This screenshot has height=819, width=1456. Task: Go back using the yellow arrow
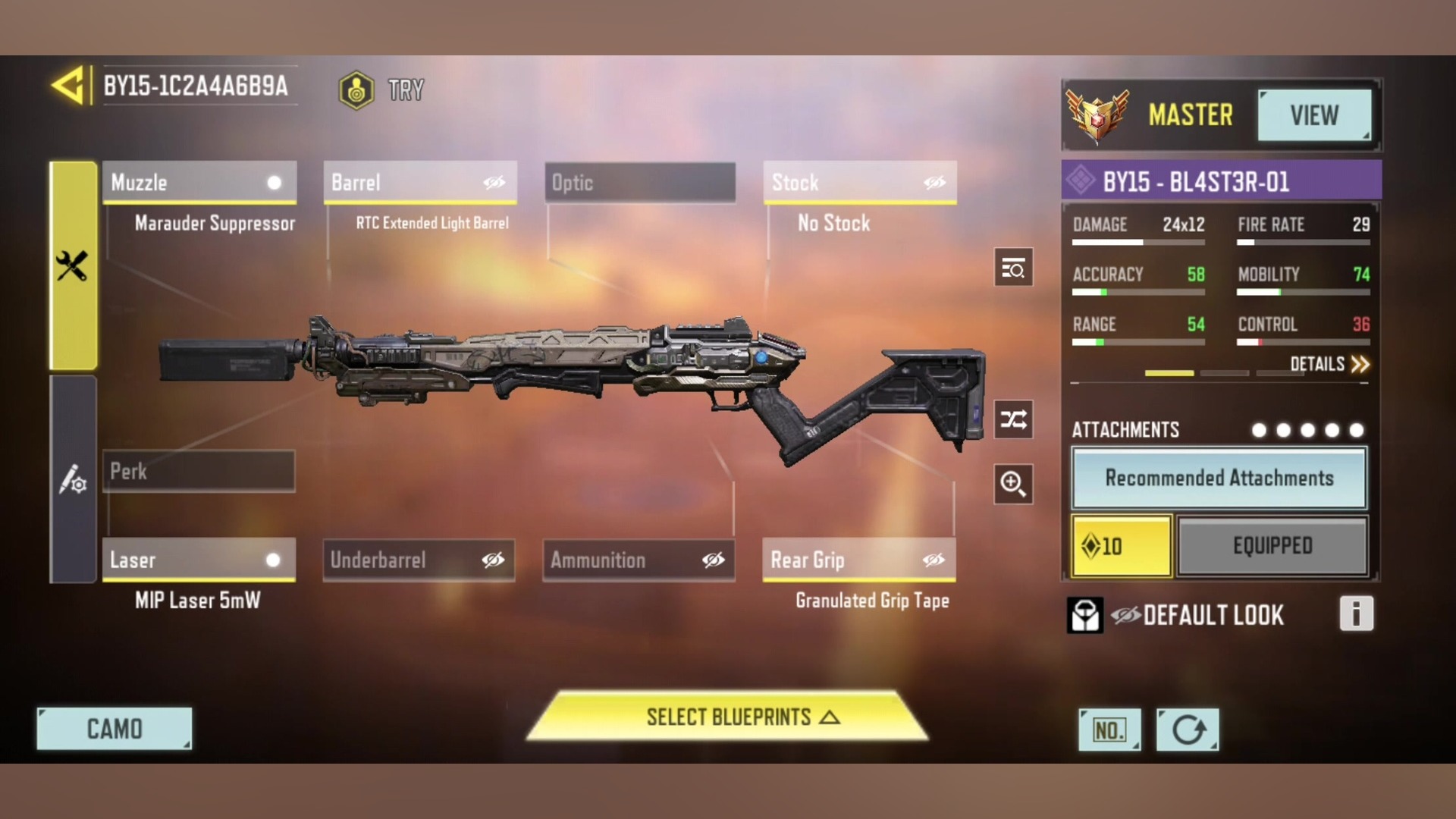(x=68, y=86)
